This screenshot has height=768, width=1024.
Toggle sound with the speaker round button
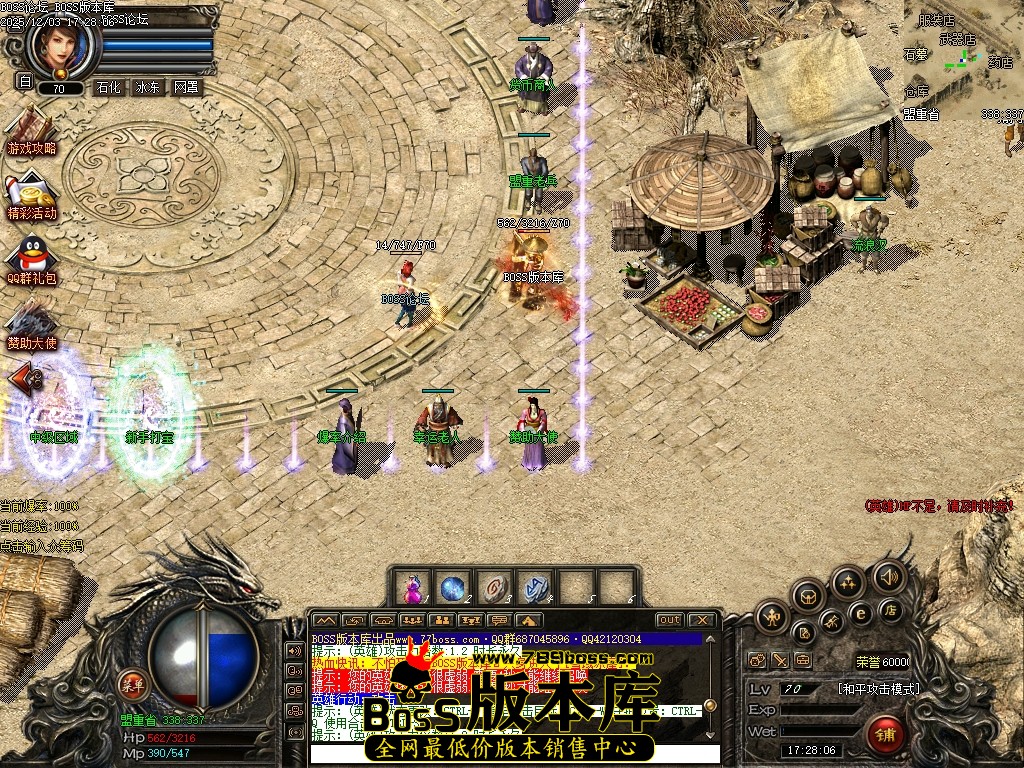point(887,576)
